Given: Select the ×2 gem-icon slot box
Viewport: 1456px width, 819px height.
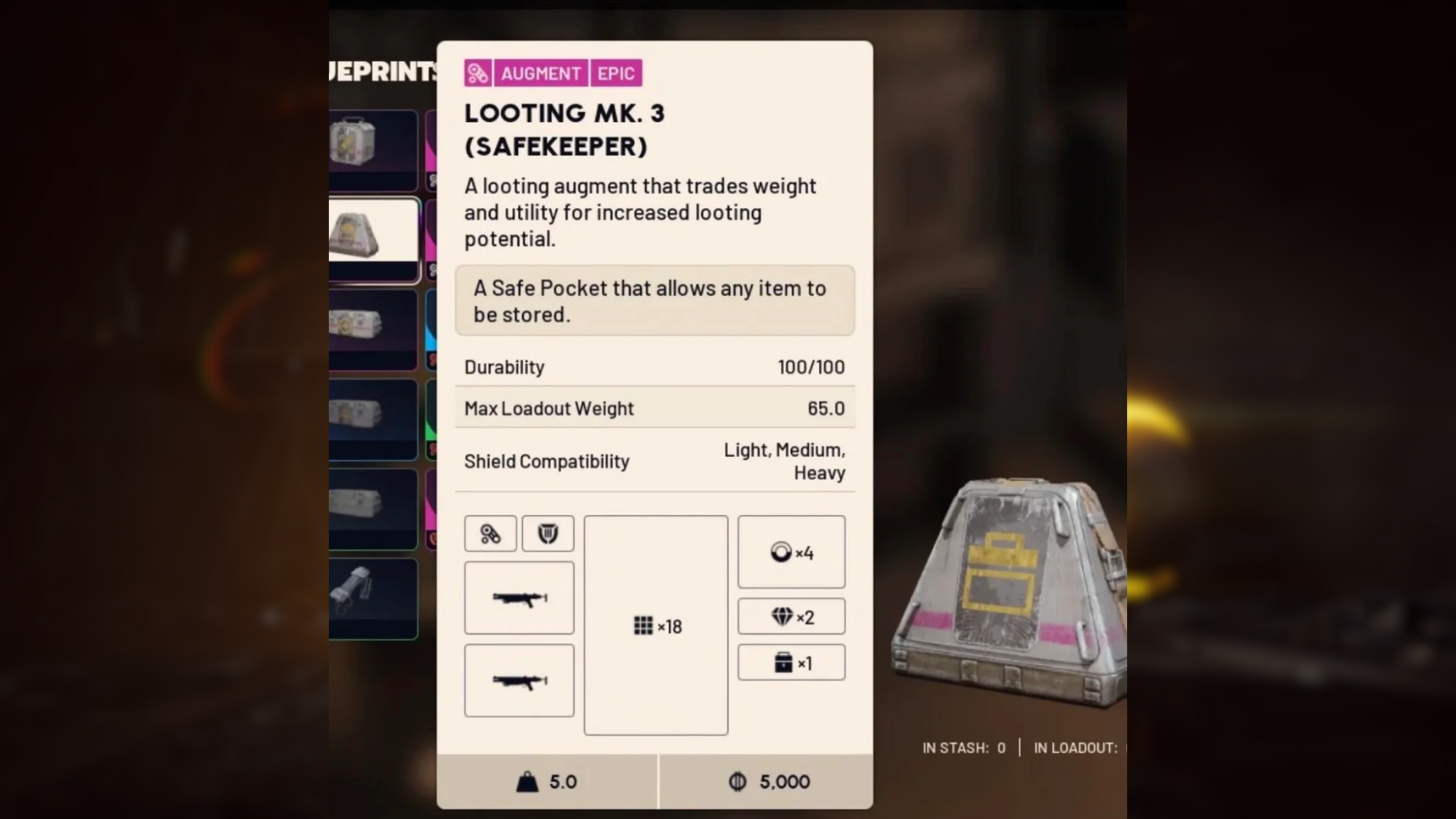Looking at the screenshot, I should pyautogui.click(x=791, y=617).
